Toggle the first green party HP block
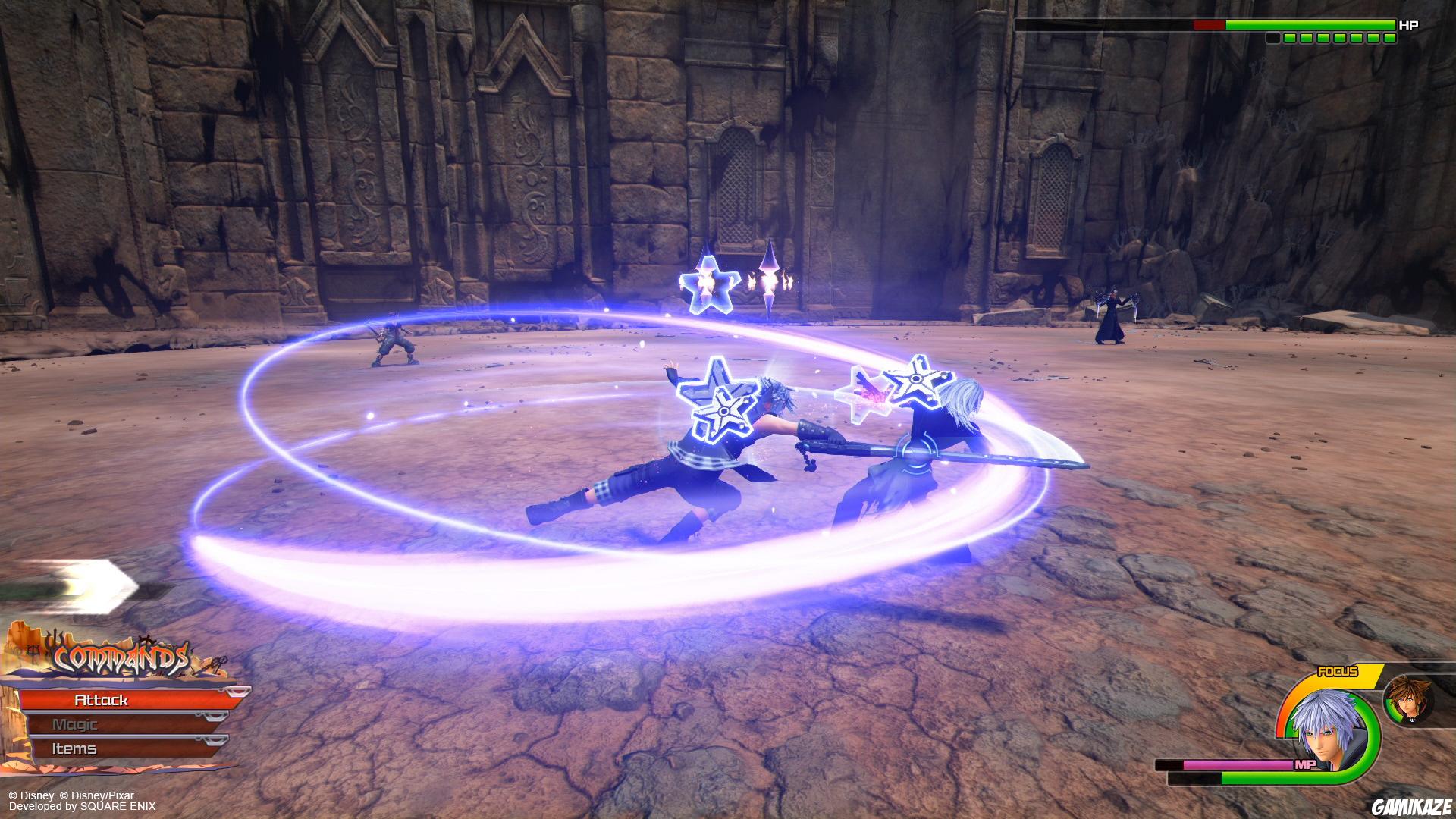Image resolution: width=1456 pixels, height=819 pixels. click(x=1288, y=38)
